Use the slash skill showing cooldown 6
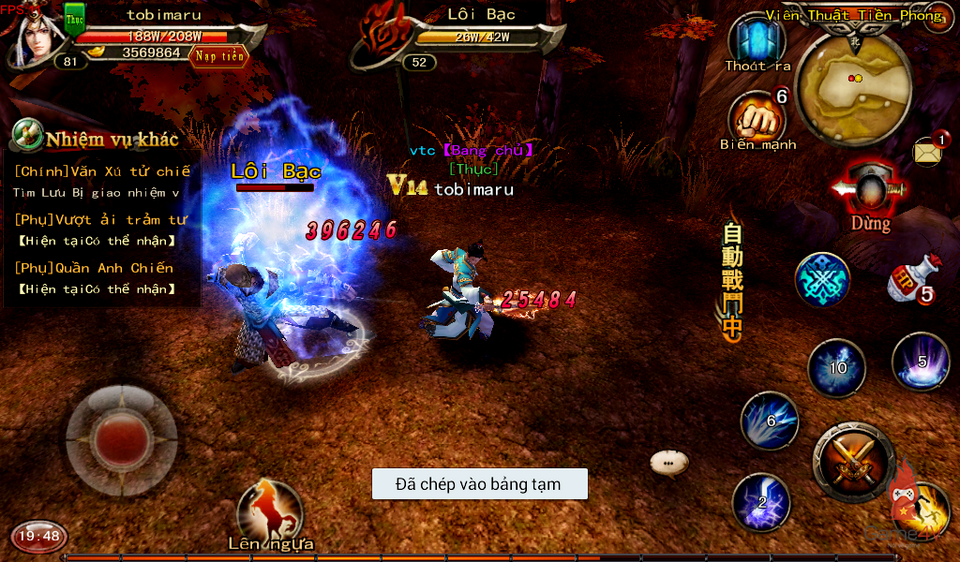The height and width of the screenshot is (562, 960). (x=769, y=420)
